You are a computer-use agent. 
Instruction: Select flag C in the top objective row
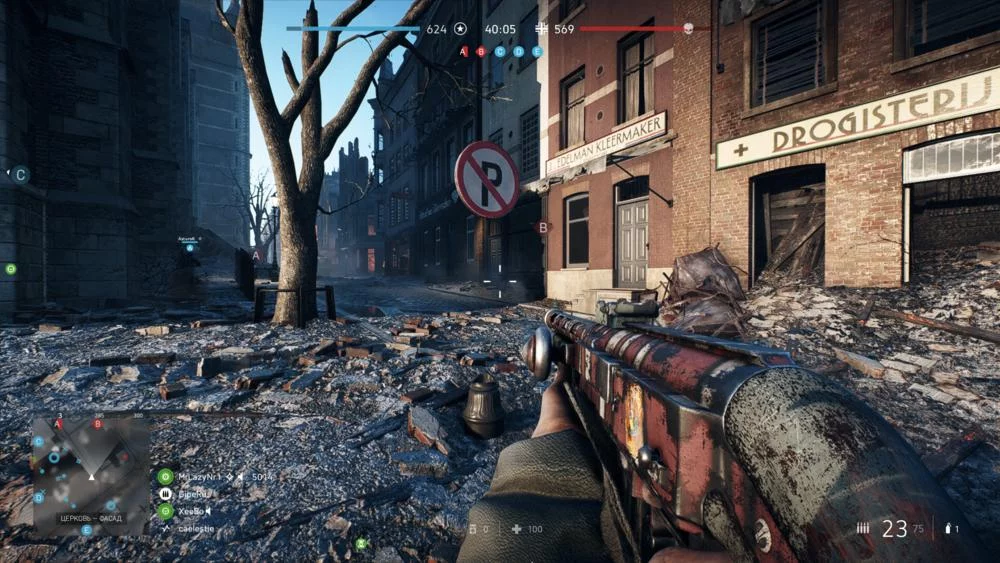pyautogui.click(x=499, y=51)
